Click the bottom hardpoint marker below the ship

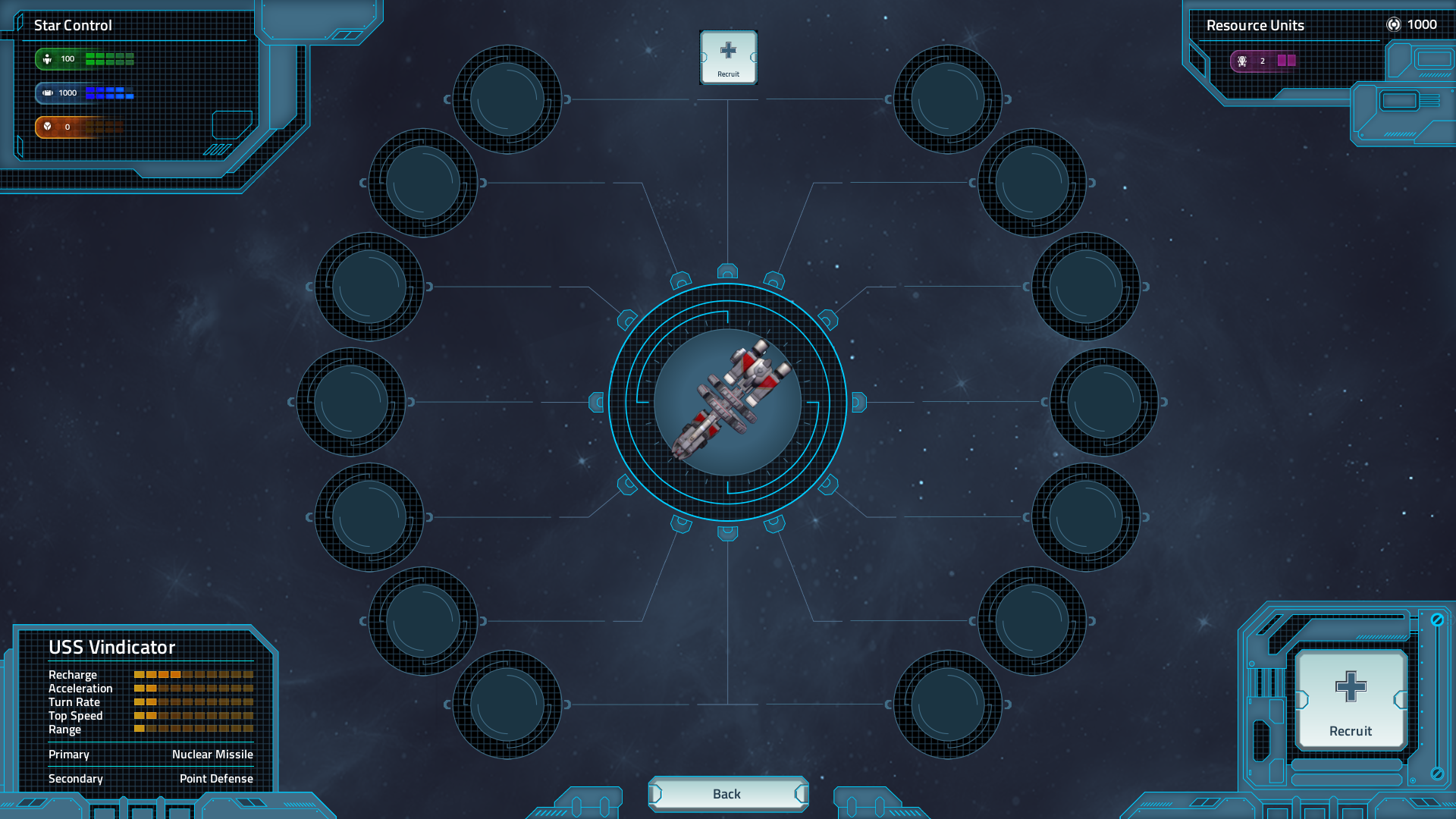pos(728,535)
